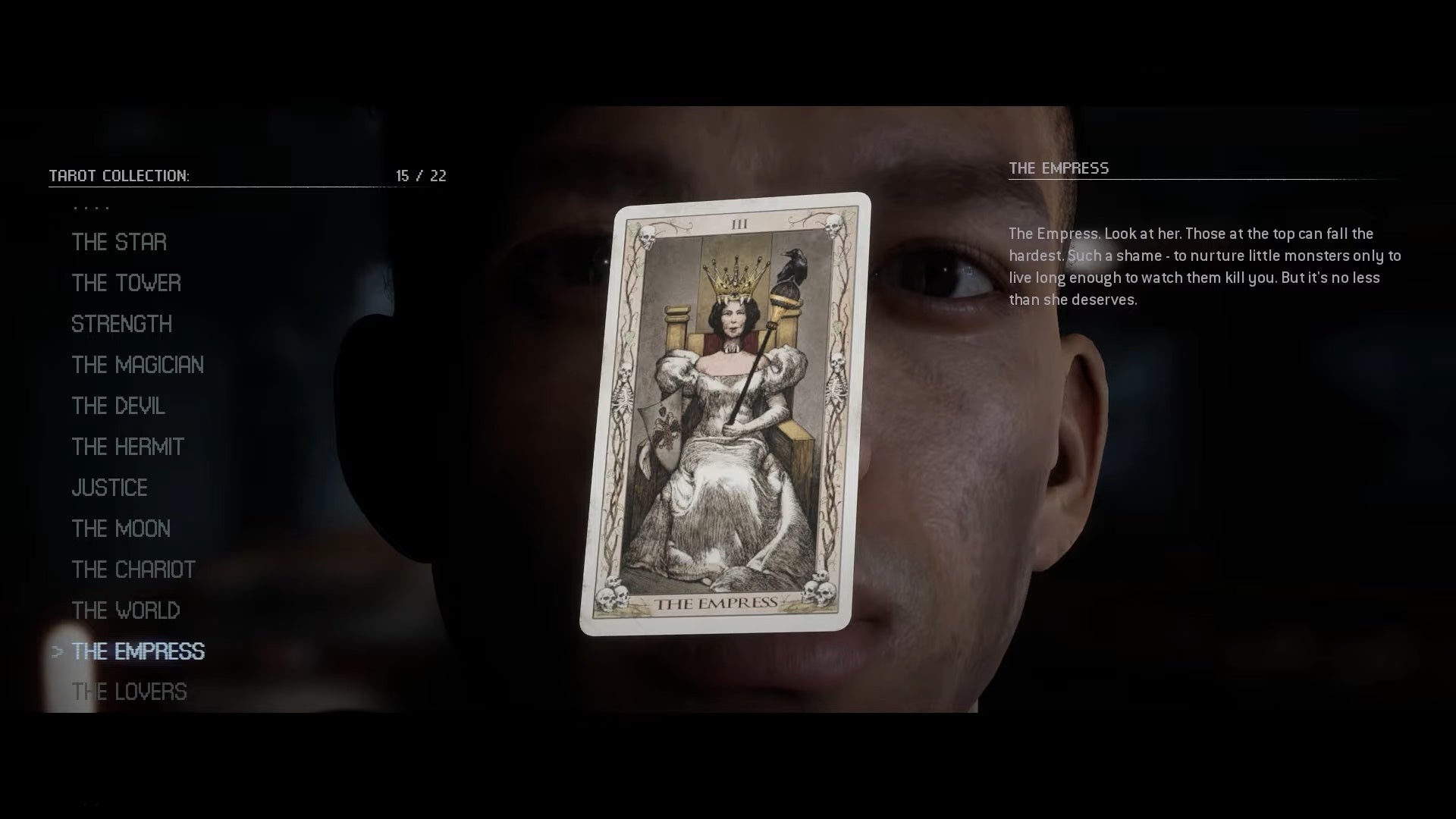This screenshot has width=1456, height=819.
Task: Click the TAROT COLLECTION header
Action: click(118, 175)
